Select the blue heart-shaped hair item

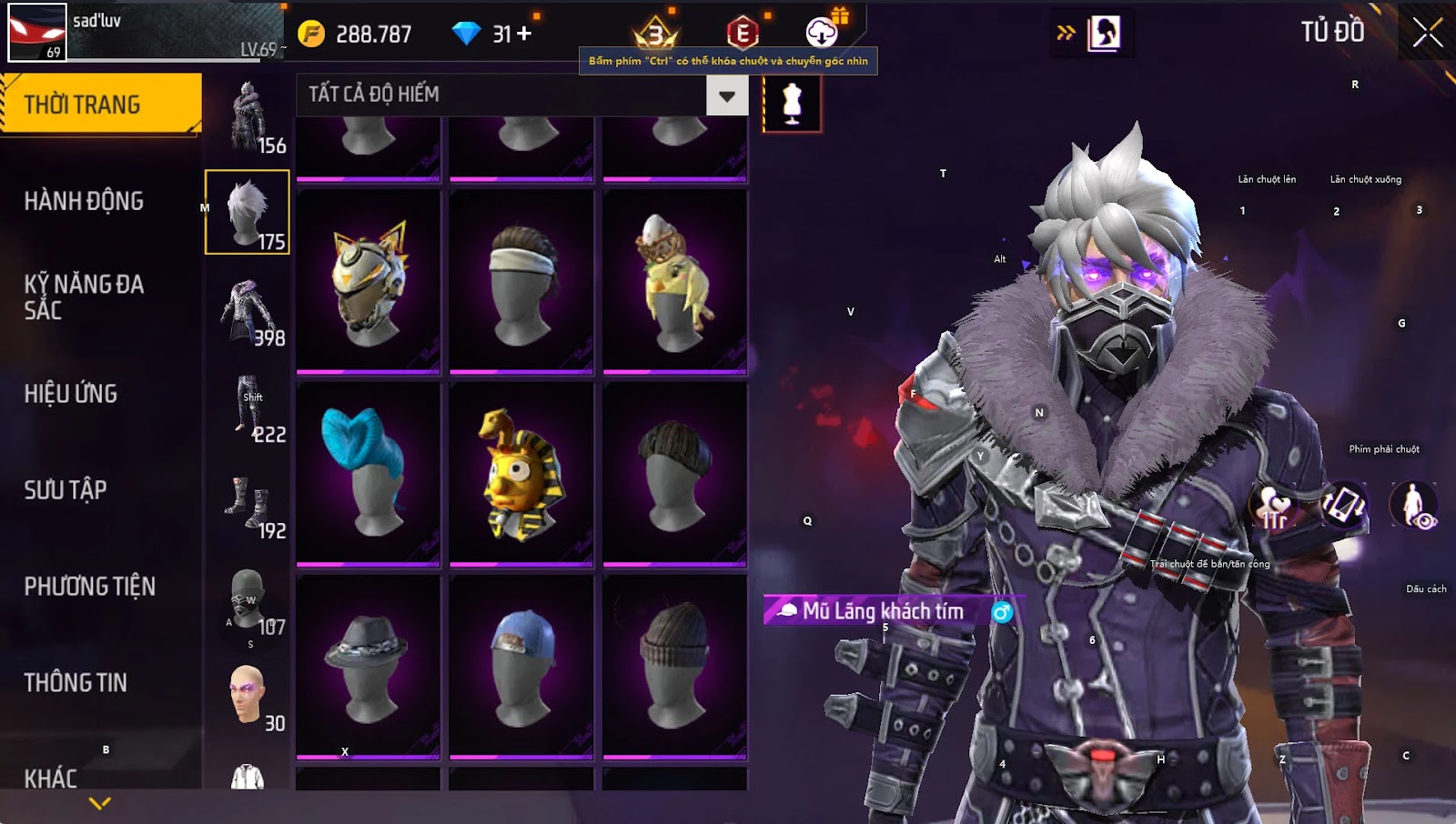[369, 473]
